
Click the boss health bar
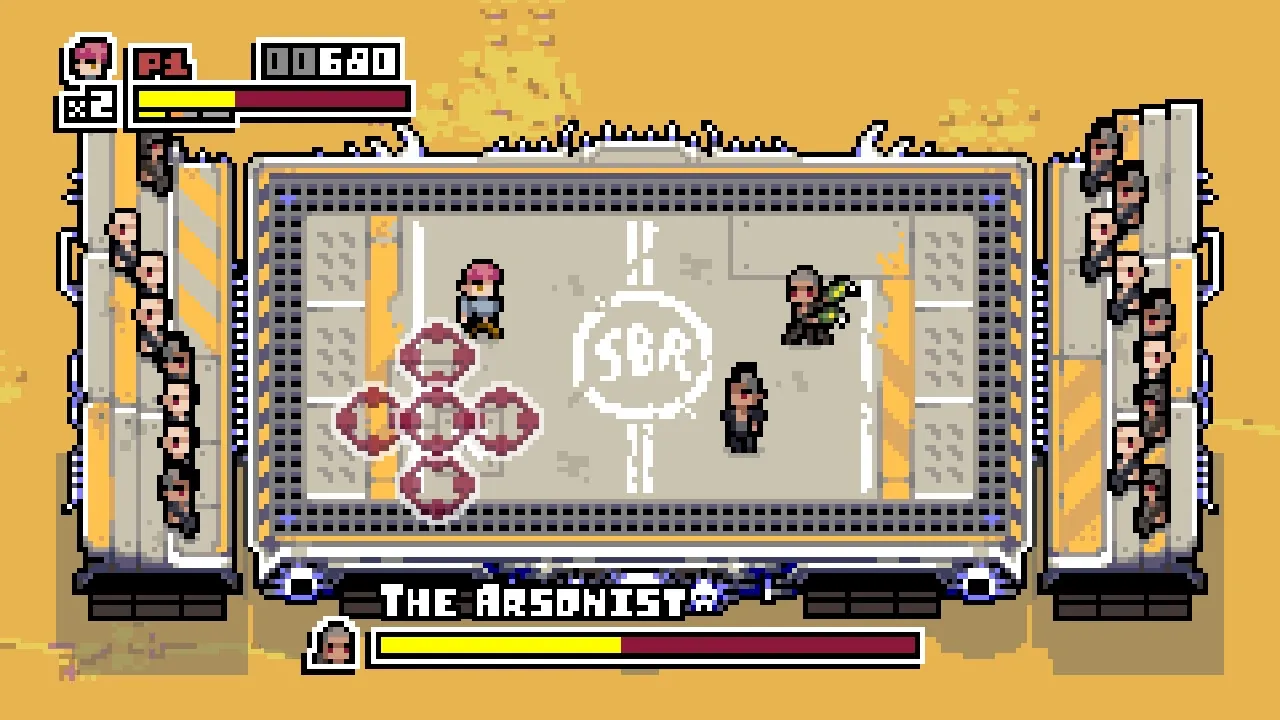tap(645, 643)
